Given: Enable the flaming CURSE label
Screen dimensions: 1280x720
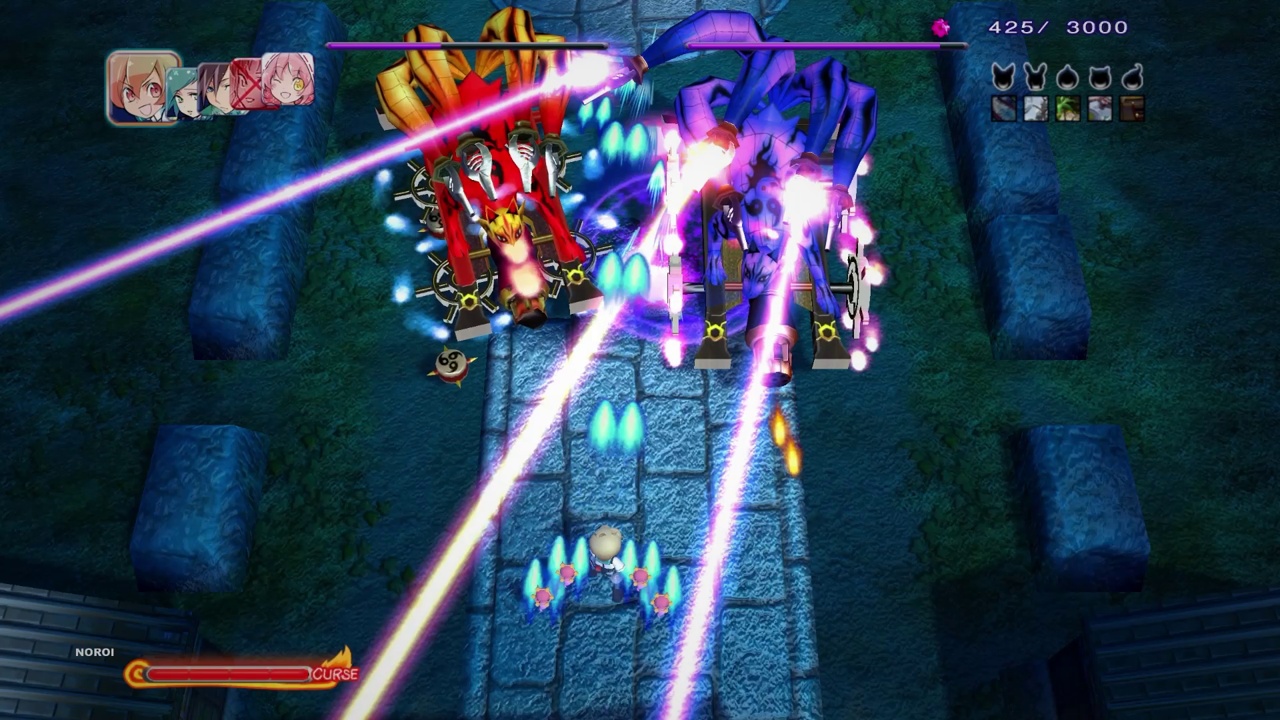Looking at the screenshot, I should tap(336, 674).
